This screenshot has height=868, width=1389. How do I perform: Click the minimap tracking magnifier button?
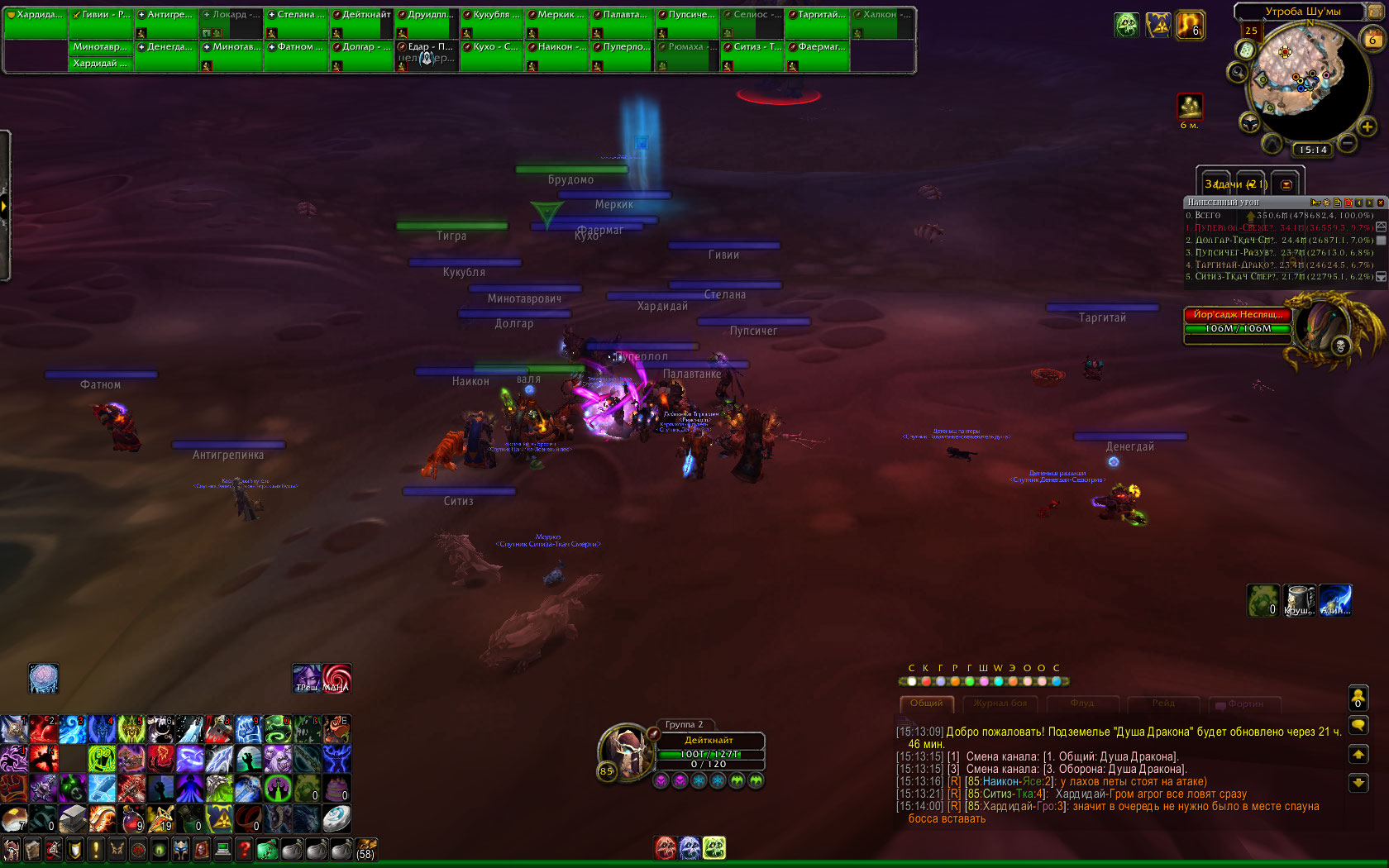point(1238,73)
